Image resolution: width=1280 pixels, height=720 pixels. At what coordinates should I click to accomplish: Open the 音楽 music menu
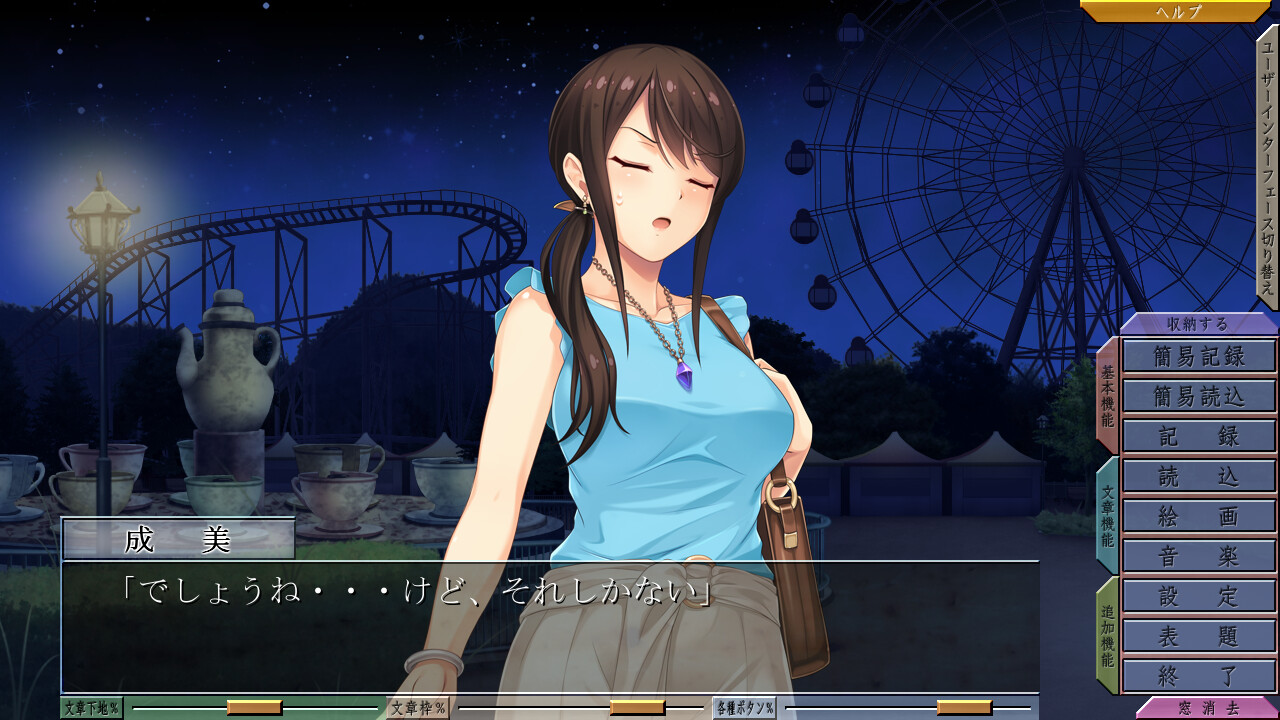(1199, 556)
